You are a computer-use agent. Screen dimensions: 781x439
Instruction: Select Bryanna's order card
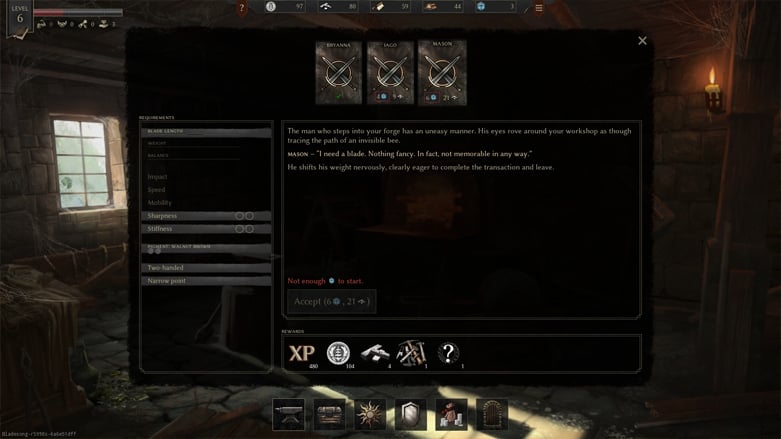click(x=338, y=72)
